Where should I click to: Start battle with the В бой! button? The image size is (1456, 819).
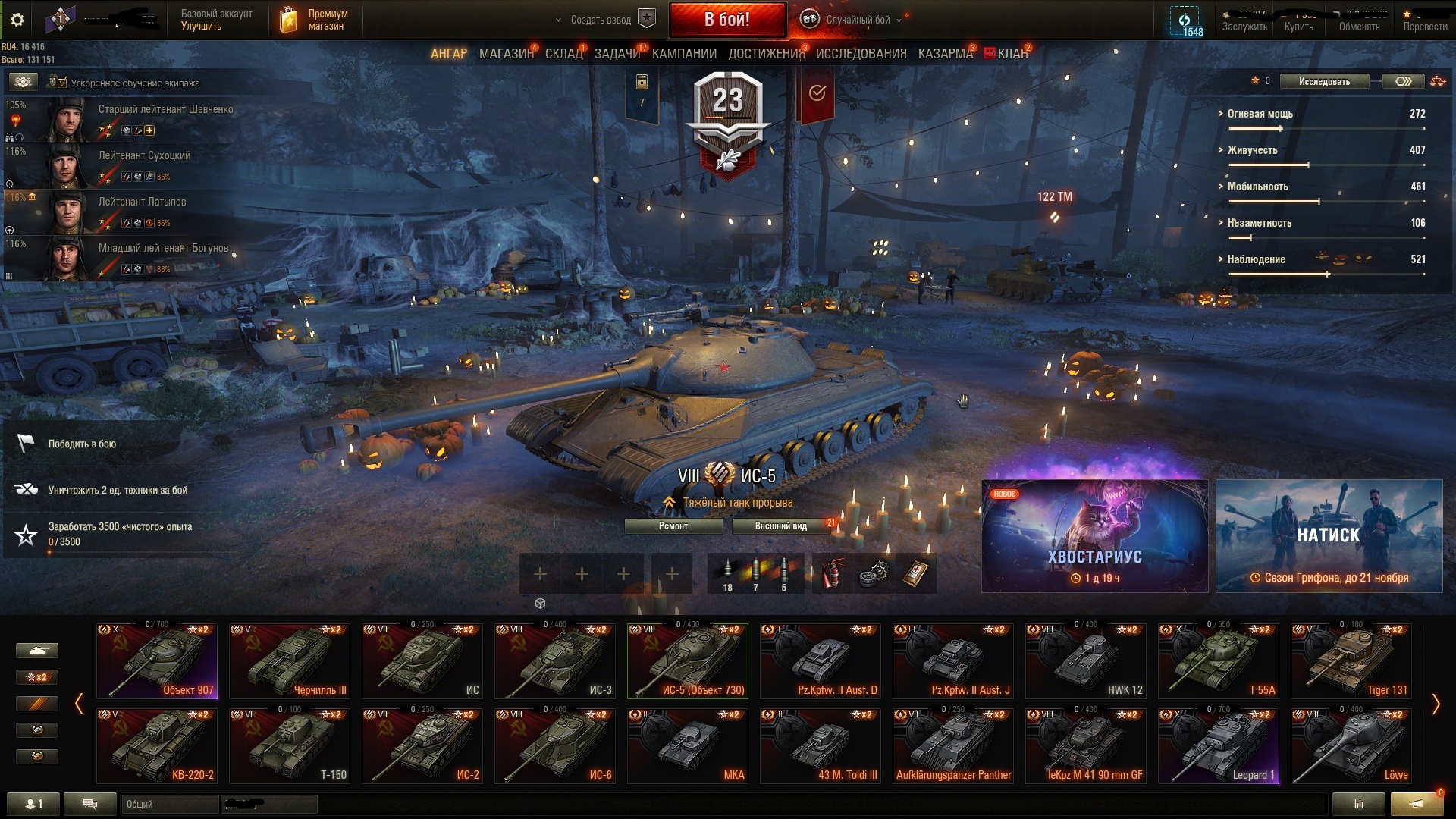(x=726, y=20)
